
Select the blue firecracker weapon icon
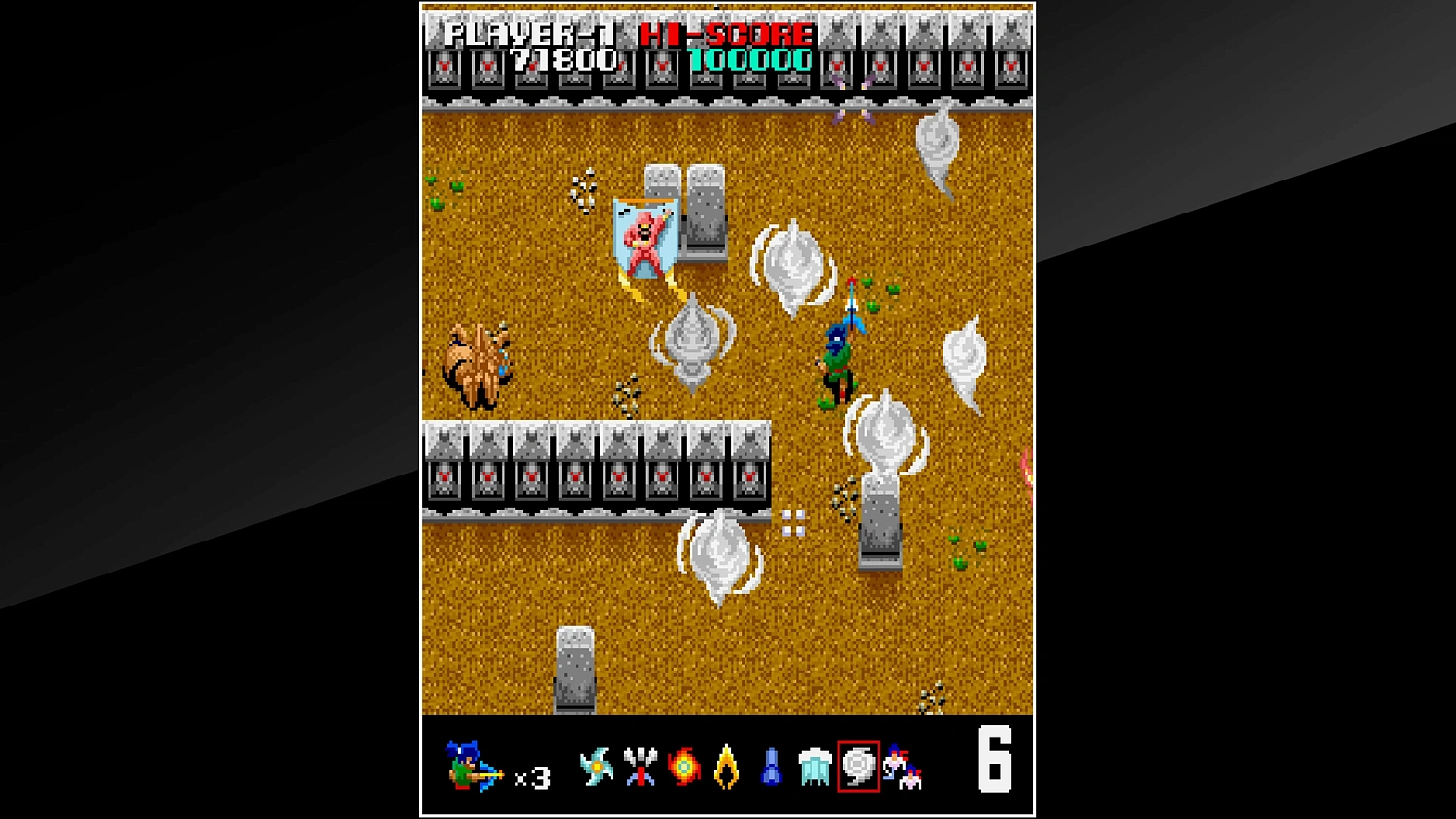(770, 767)
